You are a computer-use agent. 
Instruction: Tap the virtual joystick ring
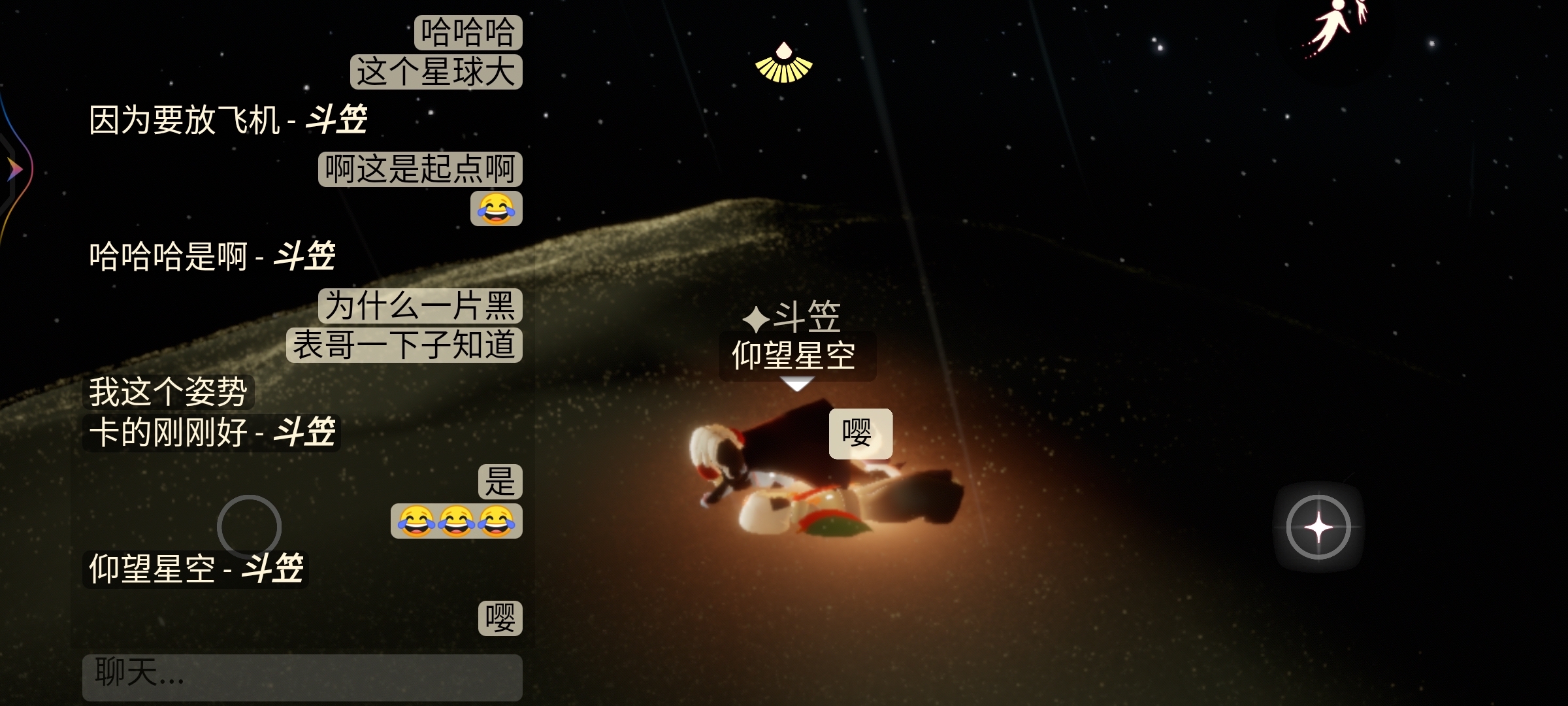point(249,526)
